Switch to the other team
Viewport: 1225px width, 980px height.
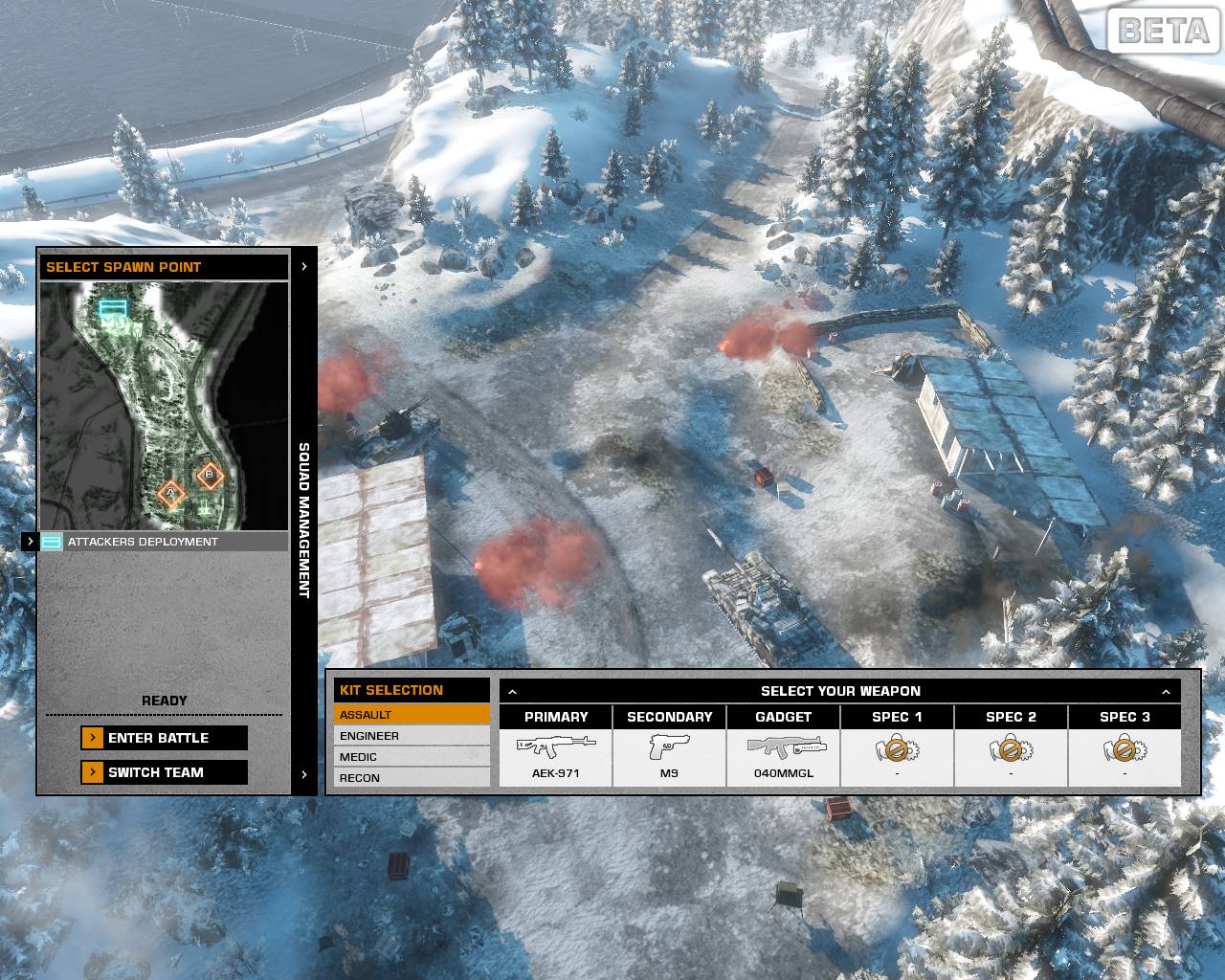tap(164, 772)
